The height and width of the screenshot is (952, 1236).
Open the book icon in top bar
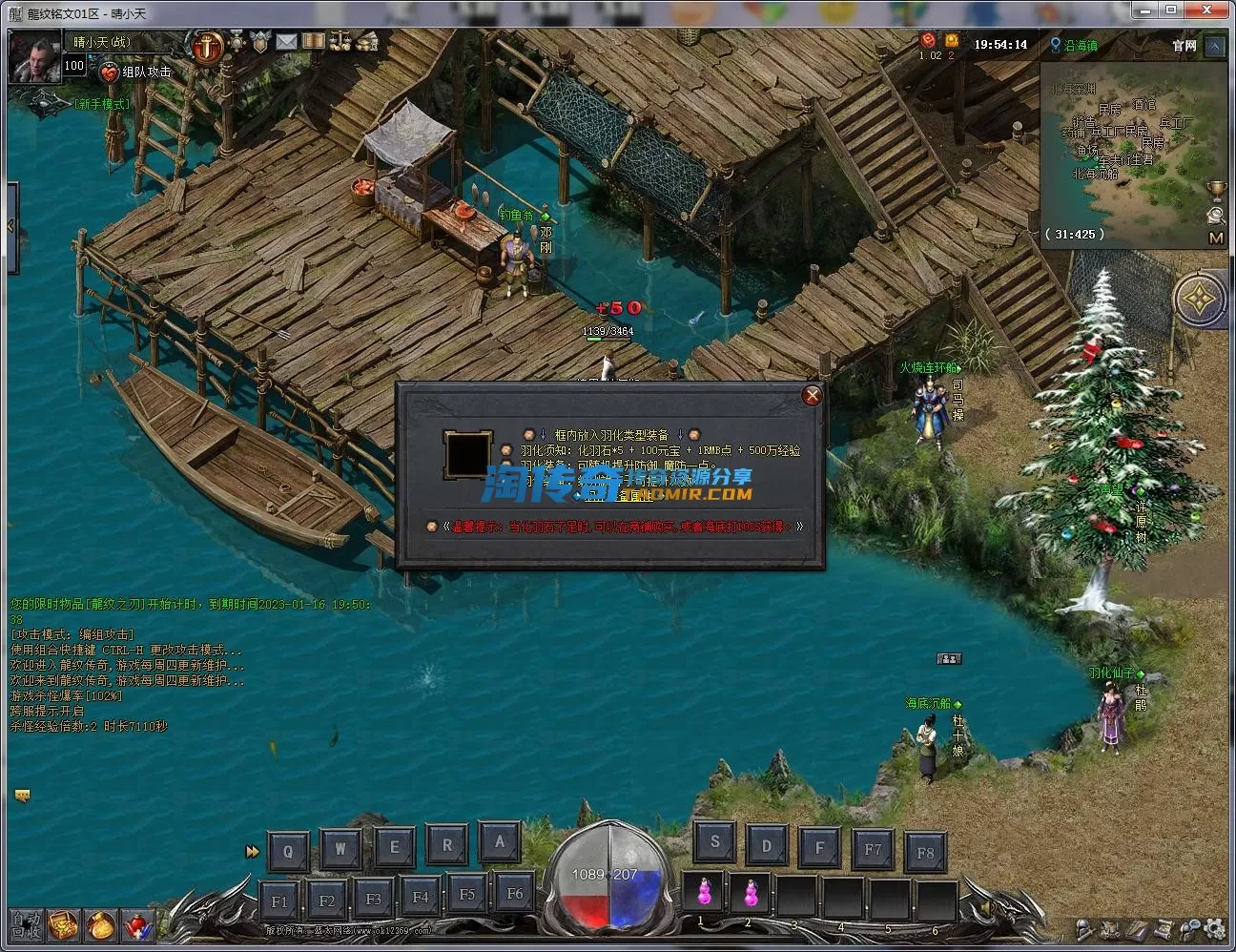314,42
